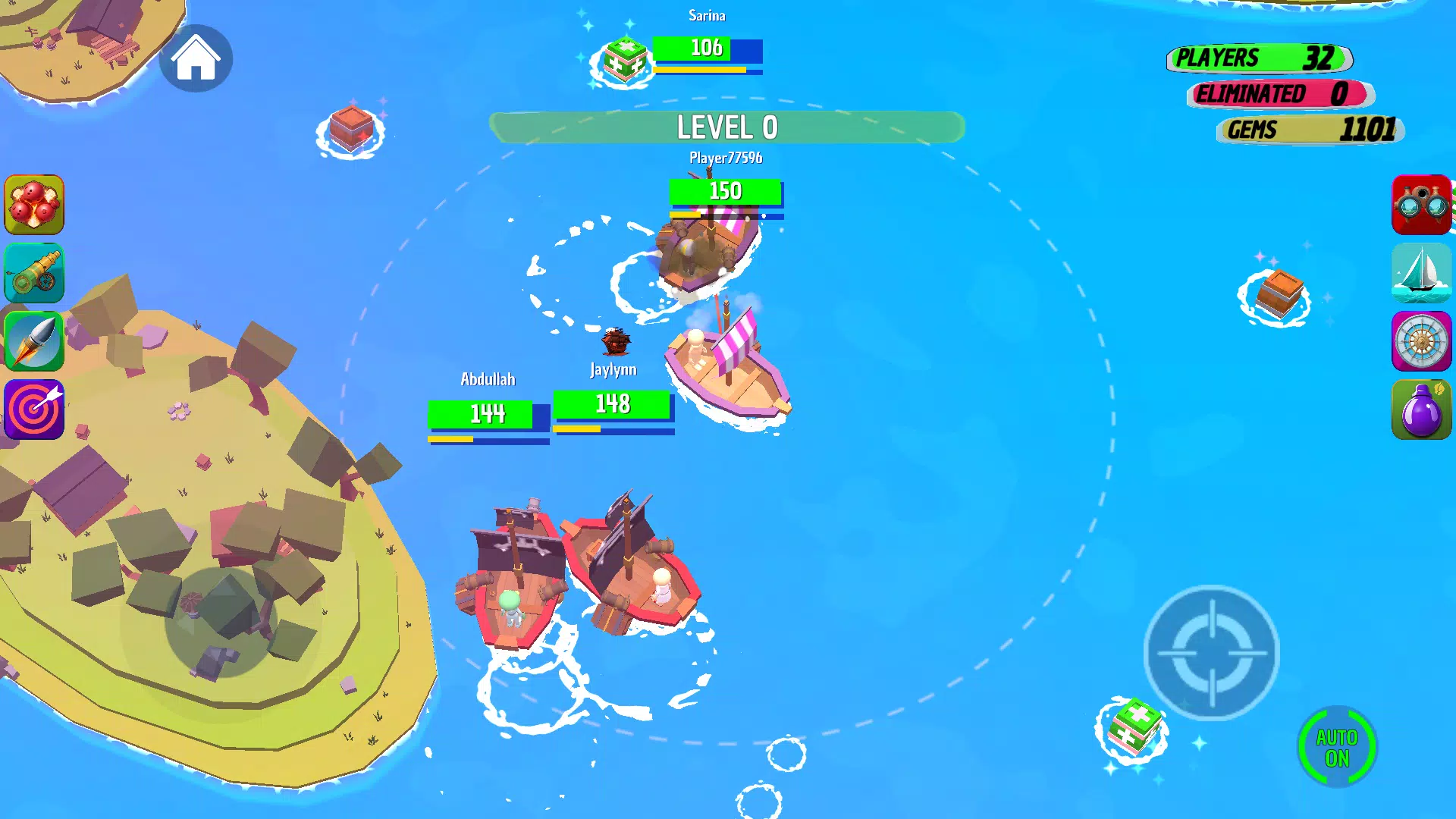Click the Player77596 name label

tap(726, 158)
